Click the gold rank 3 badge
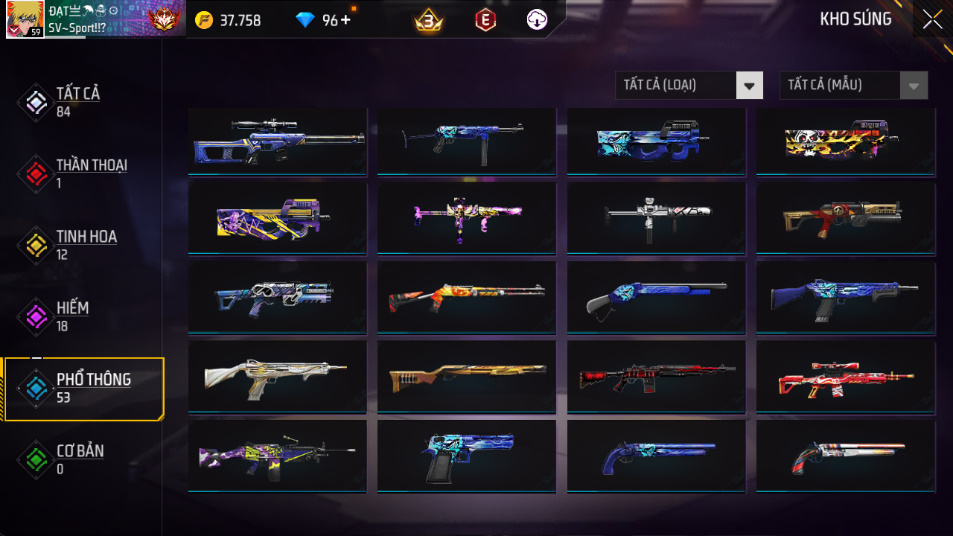Screen dimensions: 953x536 (x=430, y=20)
